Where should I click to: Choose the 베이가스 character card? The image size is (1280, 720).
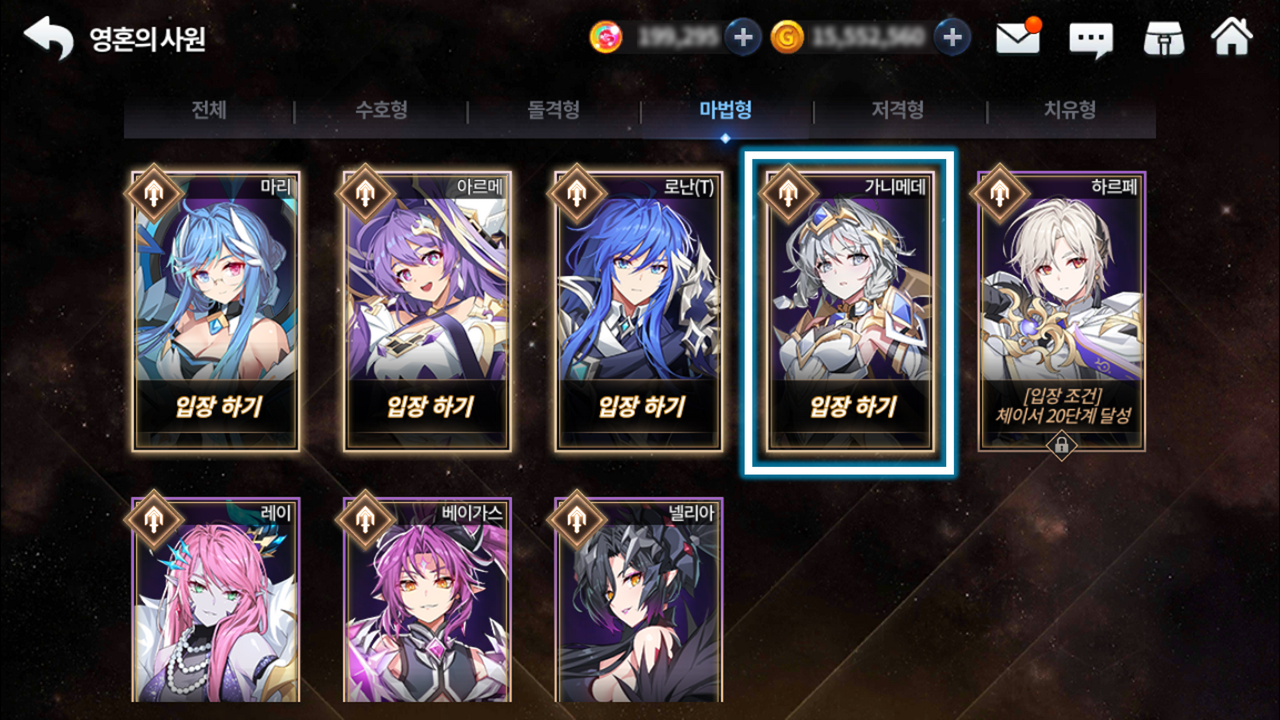coord(428,600)
